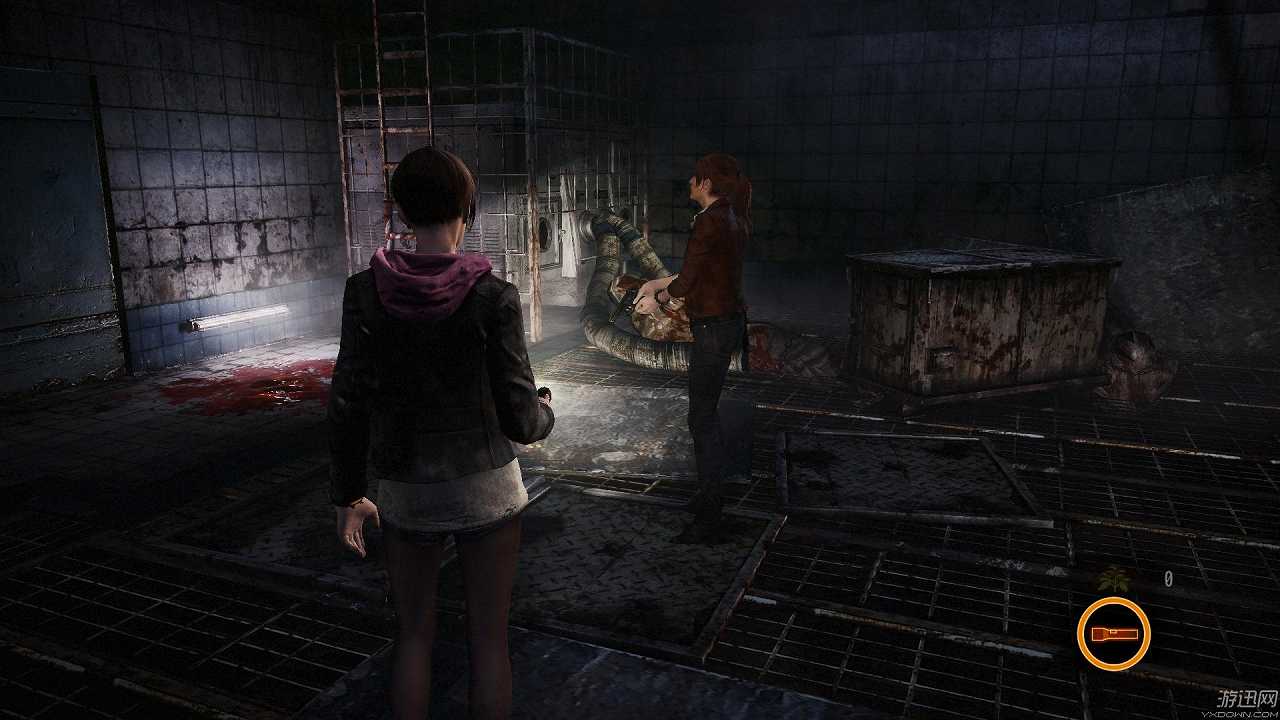Select the orange flashlight equipment icon
Viewport: 1280px width, 720px height.
click(1113, 633)
